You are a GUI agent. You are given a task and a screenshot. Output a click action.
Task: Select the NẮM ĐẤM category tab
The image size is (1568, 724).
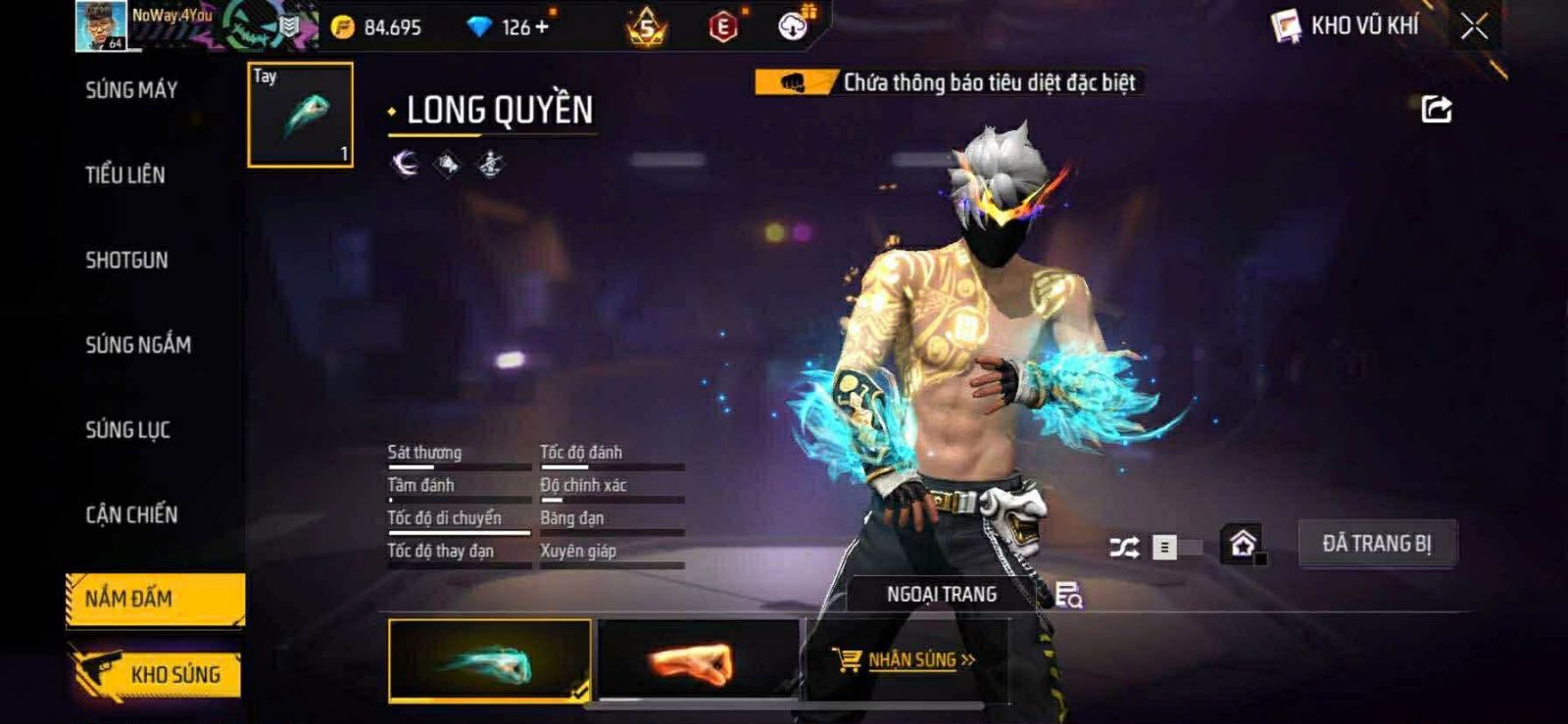(155, 599)
